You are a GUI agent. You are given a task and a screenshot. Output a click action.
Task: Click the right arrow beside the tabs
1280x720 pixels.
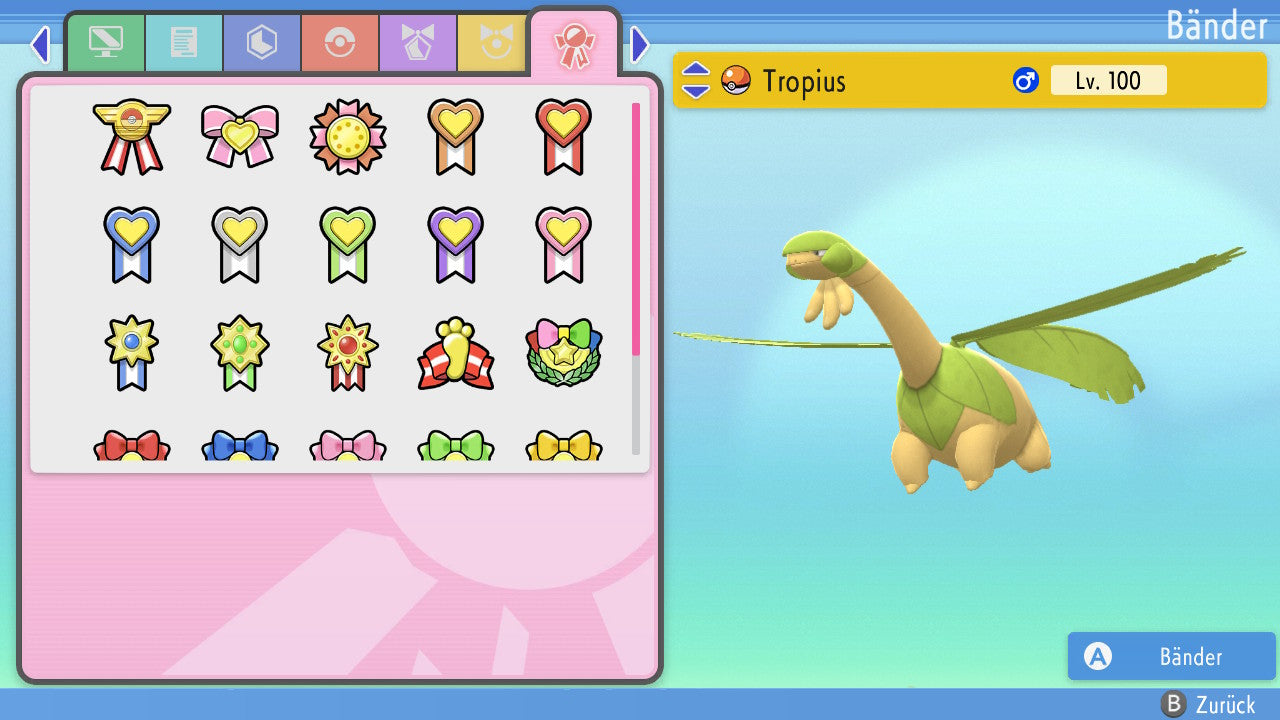640,44
